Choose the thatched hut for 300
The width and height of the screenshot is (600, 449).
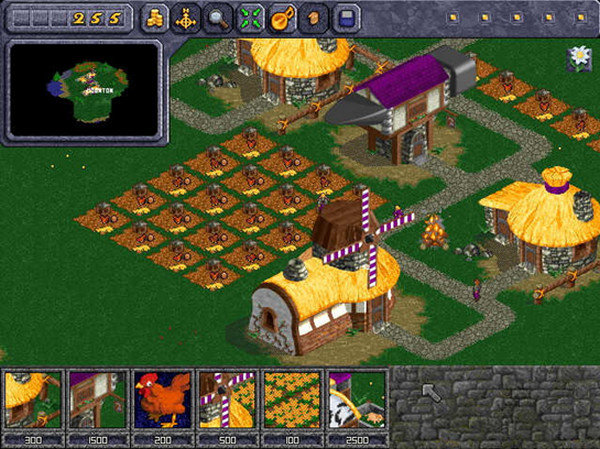[x=32, y=400]
